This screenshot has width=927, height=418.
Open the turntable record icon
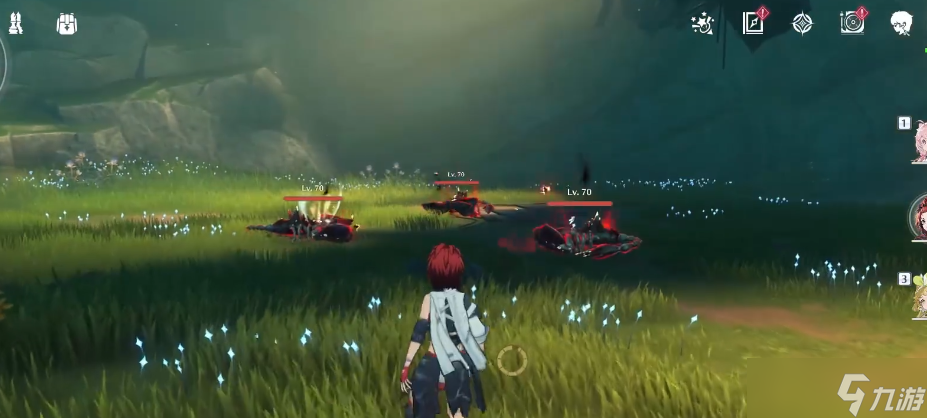pos(852,23)
